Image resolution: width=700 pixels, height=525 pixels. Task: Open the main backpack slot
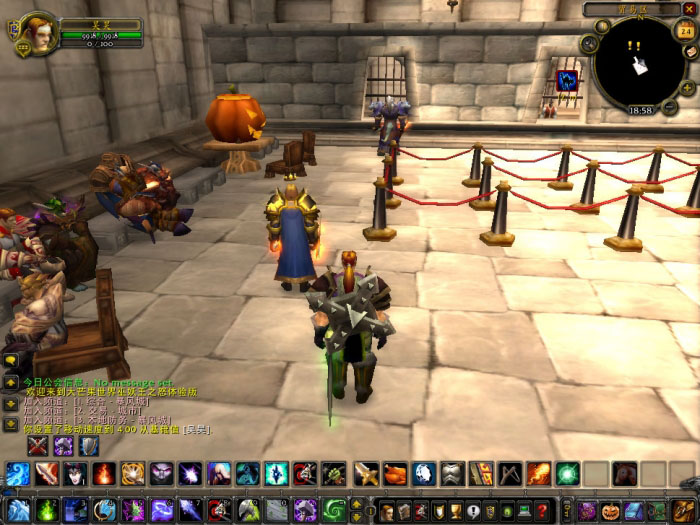[x=685, y=511]
